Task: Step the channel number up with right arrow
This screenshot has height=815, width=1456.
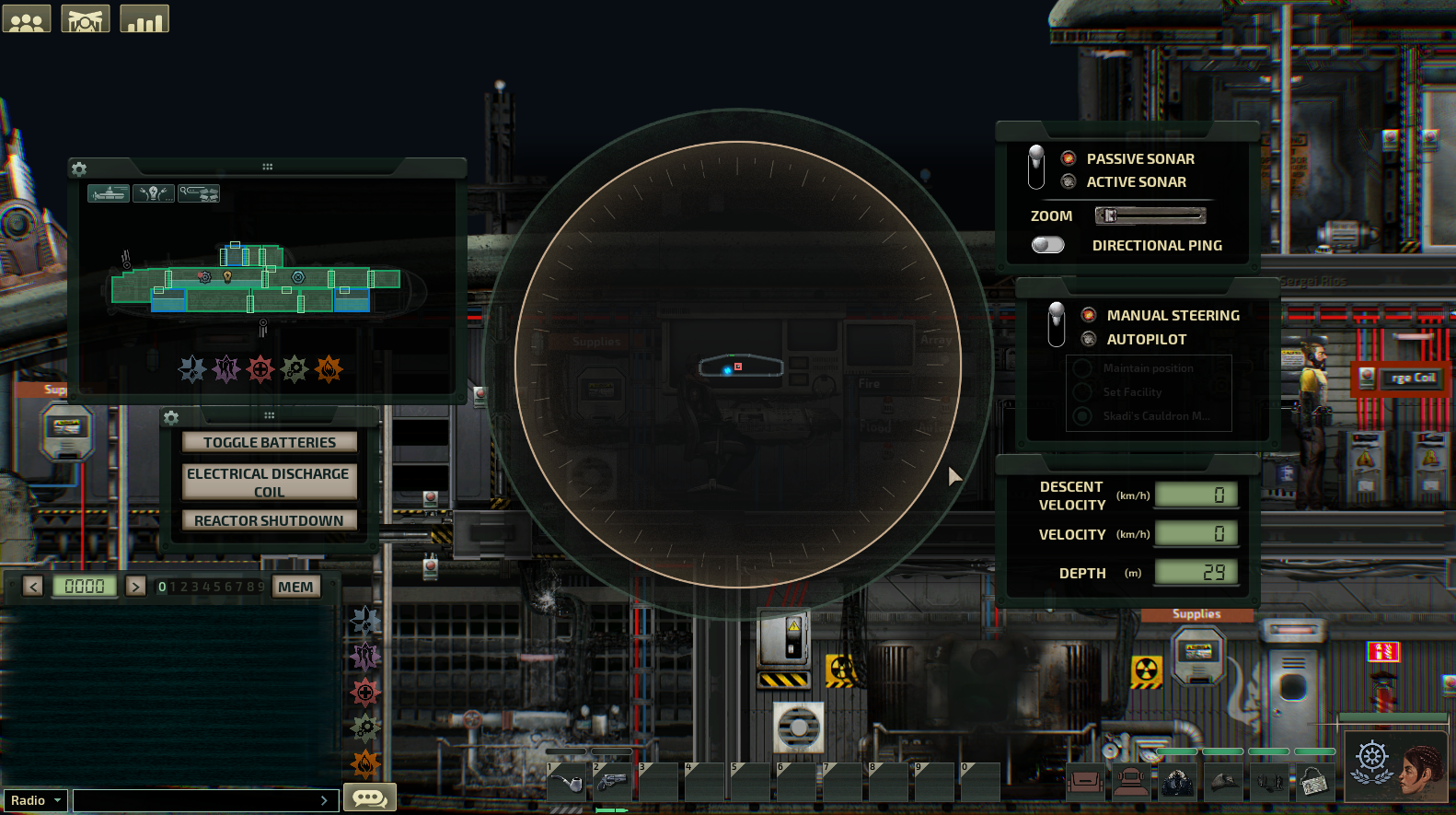Action: point(135,587)
